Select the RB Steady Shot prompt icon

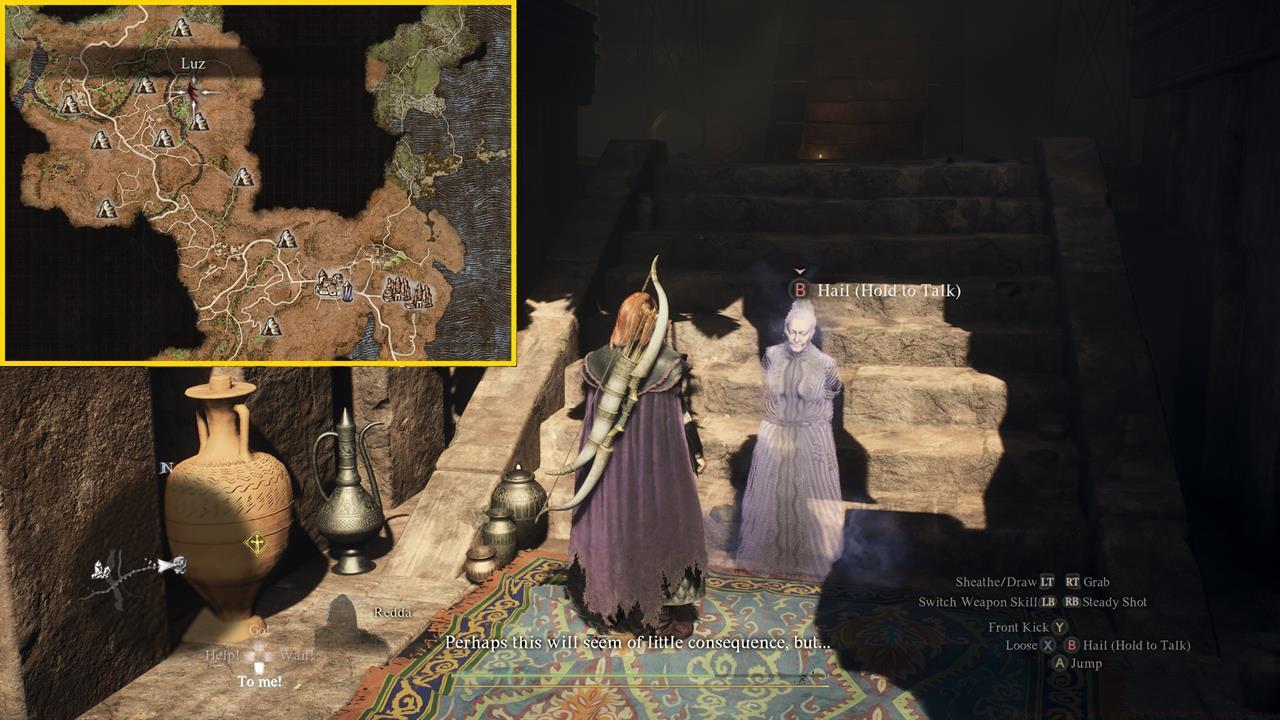click(x=1070, y=602)
